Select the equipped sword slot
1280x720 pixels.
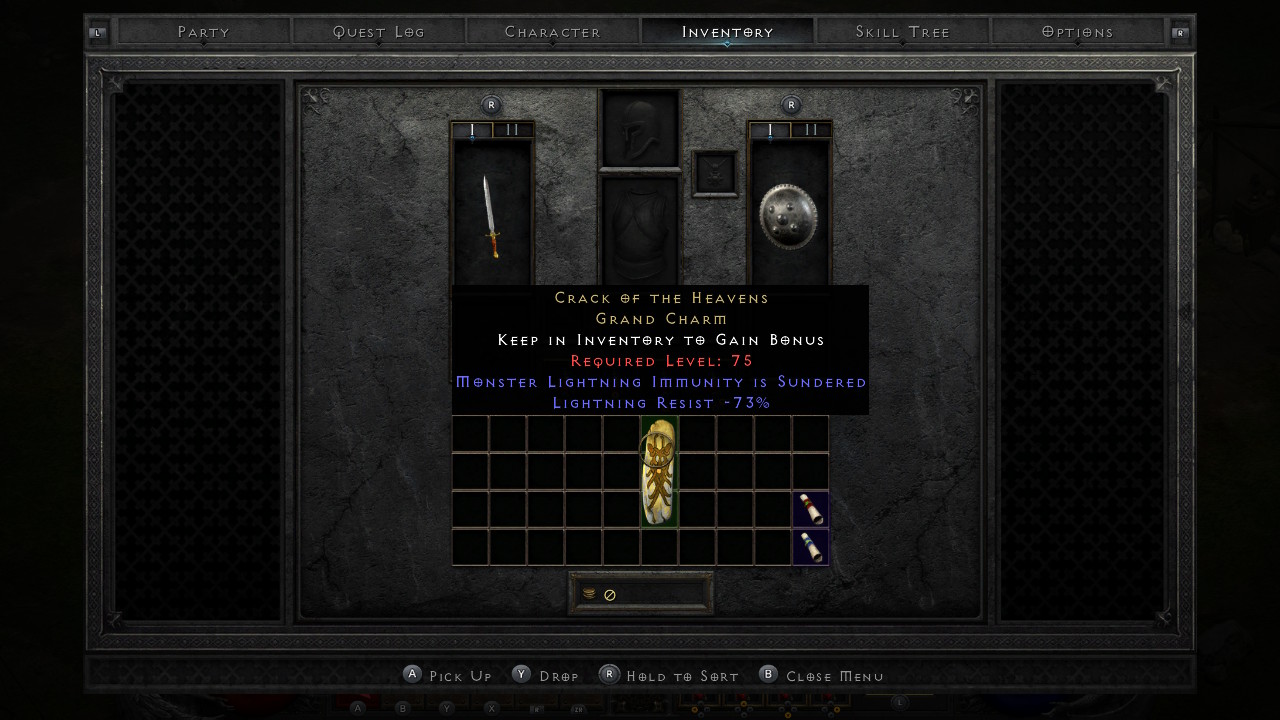[x=491, y=215]
